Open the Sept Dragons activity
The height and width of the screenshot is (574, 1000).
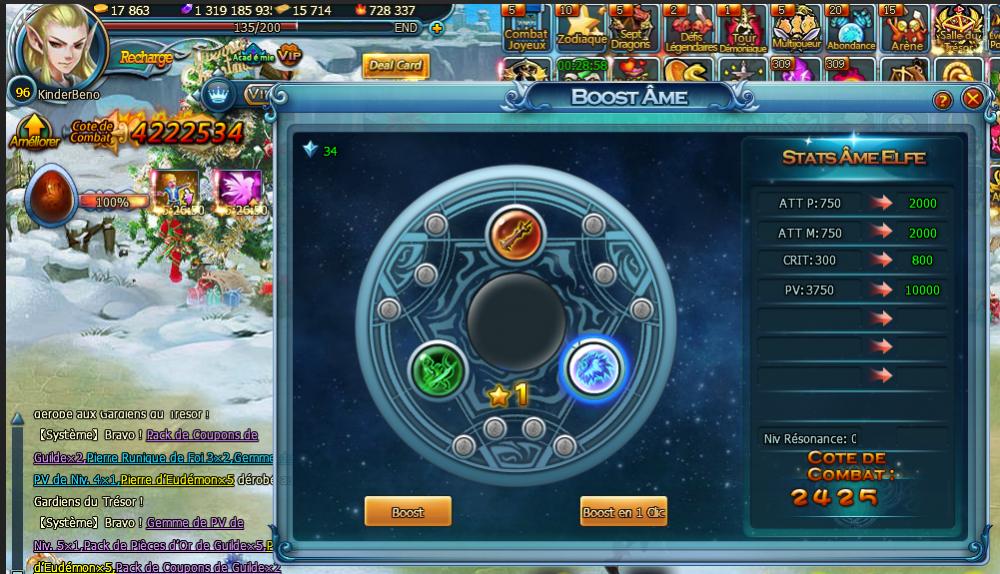click(632, 27)
